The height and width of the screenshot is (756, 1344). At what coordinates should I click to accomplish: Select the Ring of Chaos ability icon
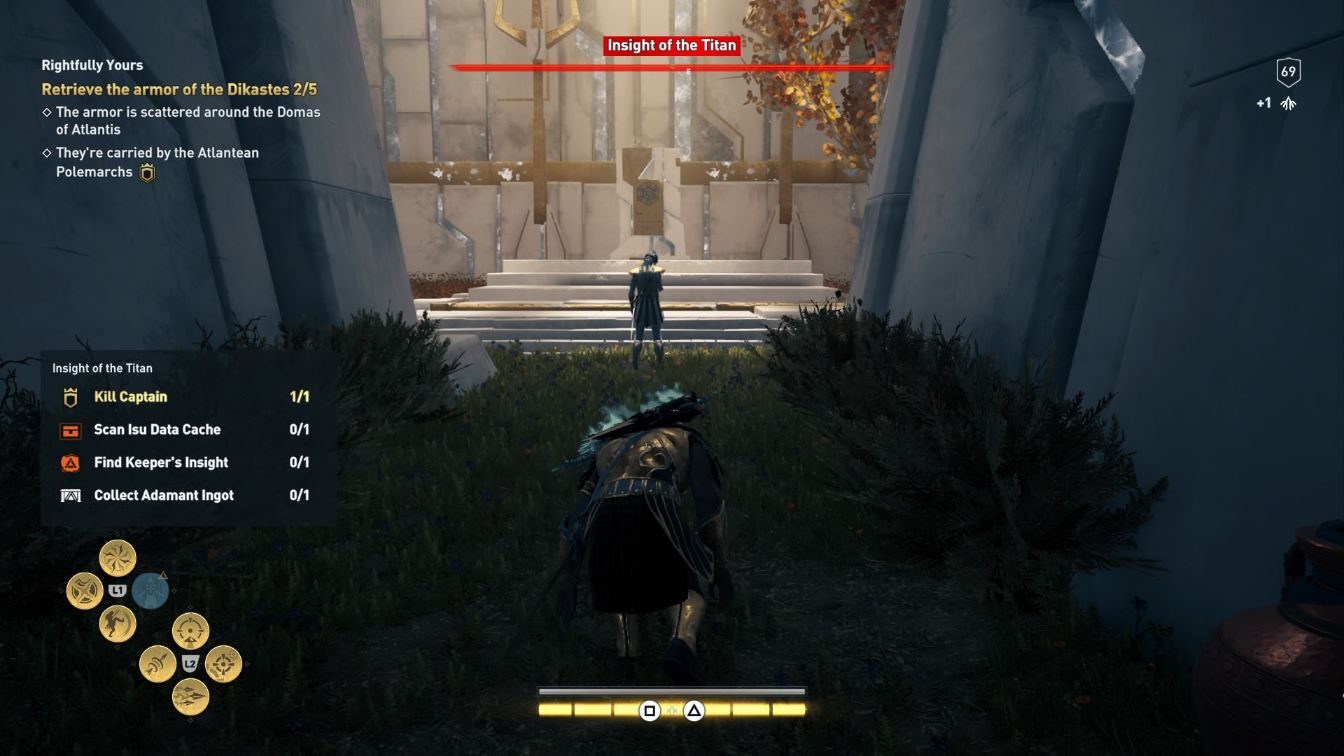(115, 558)
